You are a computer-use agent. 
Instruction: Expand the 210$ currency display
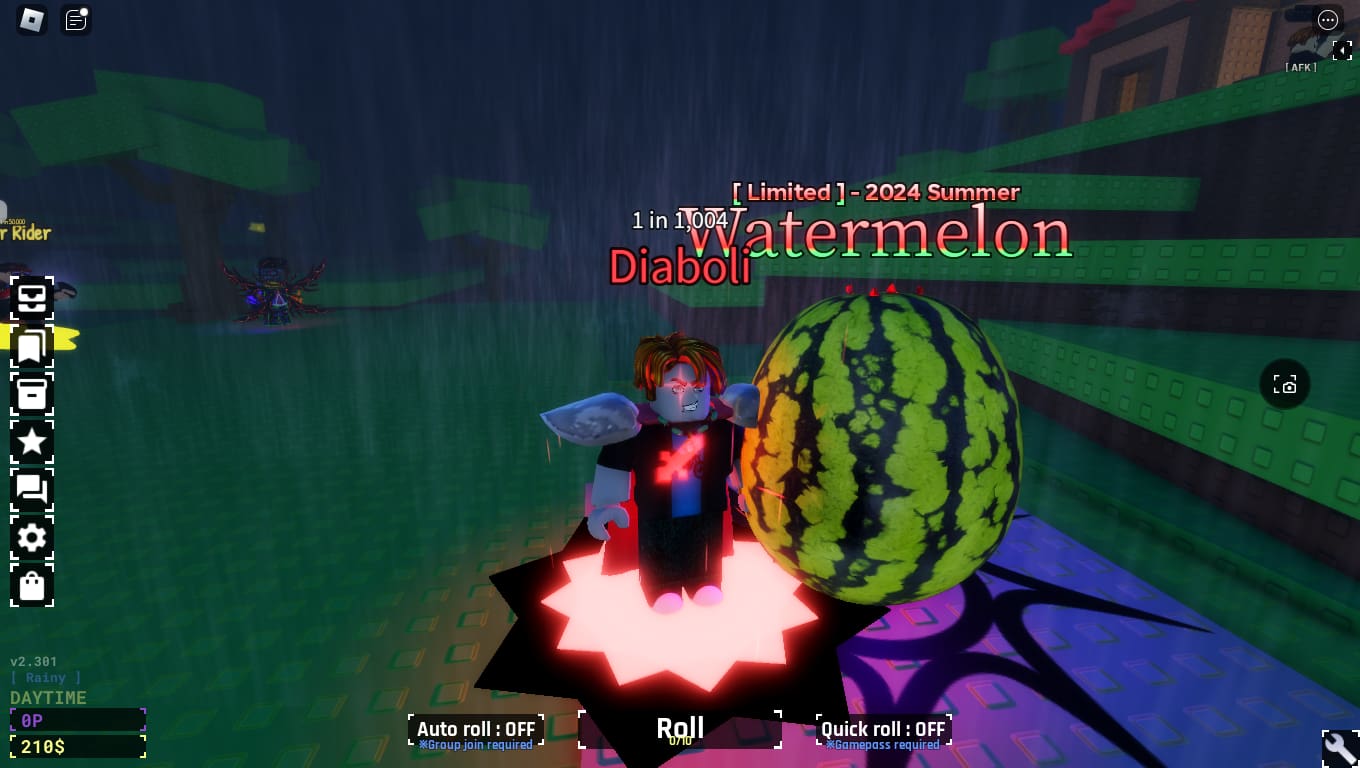77,745
